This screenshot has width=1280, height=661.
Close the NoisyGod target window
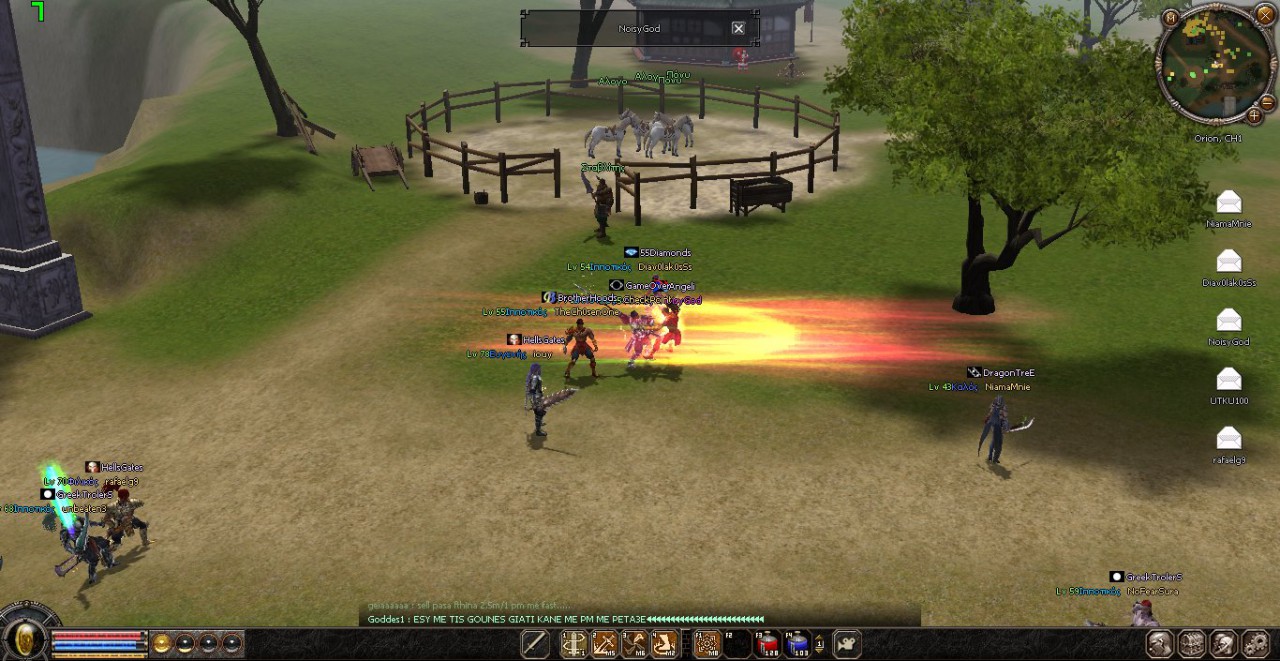(x=738, y=29)
